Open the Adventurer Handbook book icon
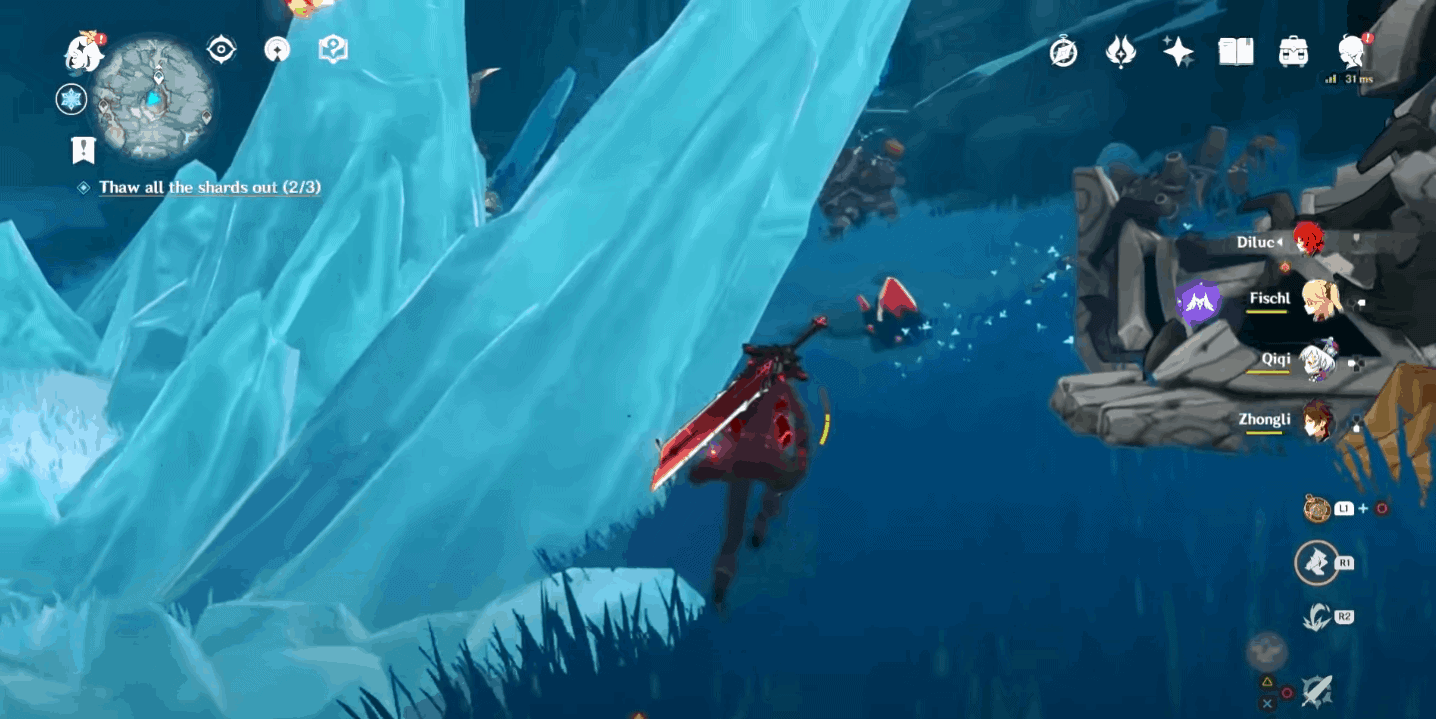Viewport: 1436px width, 719px height. click(x=1236, y=52)
